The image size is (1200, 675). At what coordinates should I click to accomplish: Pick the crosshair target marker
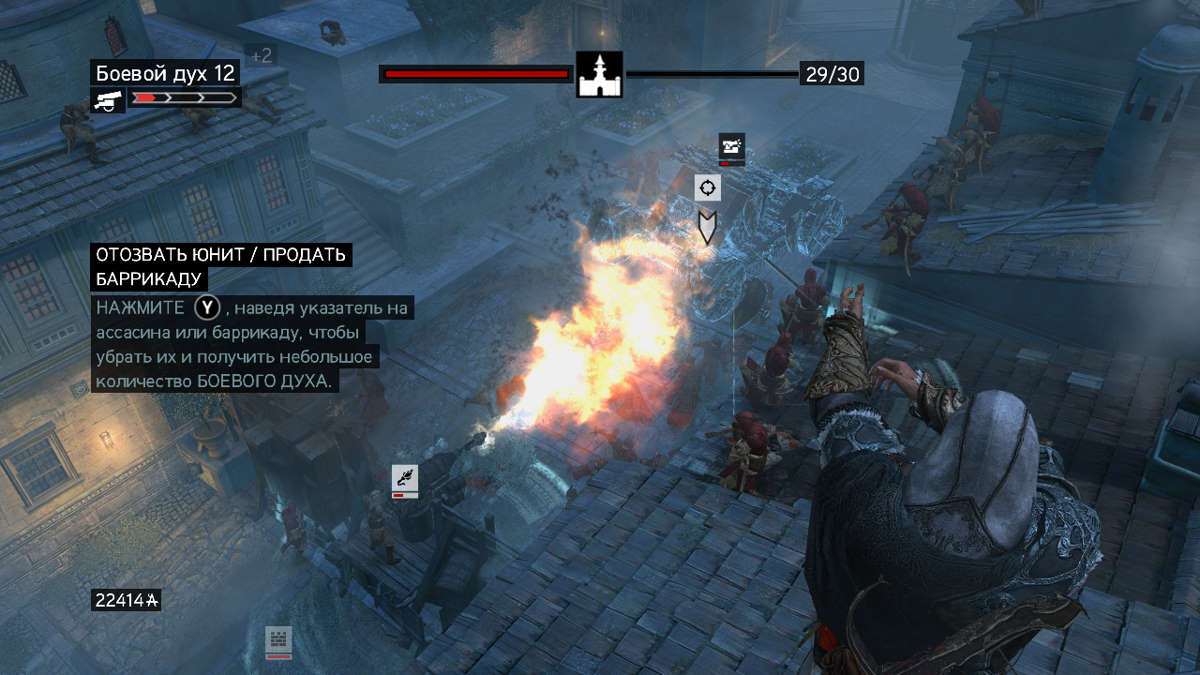[708, 187]
